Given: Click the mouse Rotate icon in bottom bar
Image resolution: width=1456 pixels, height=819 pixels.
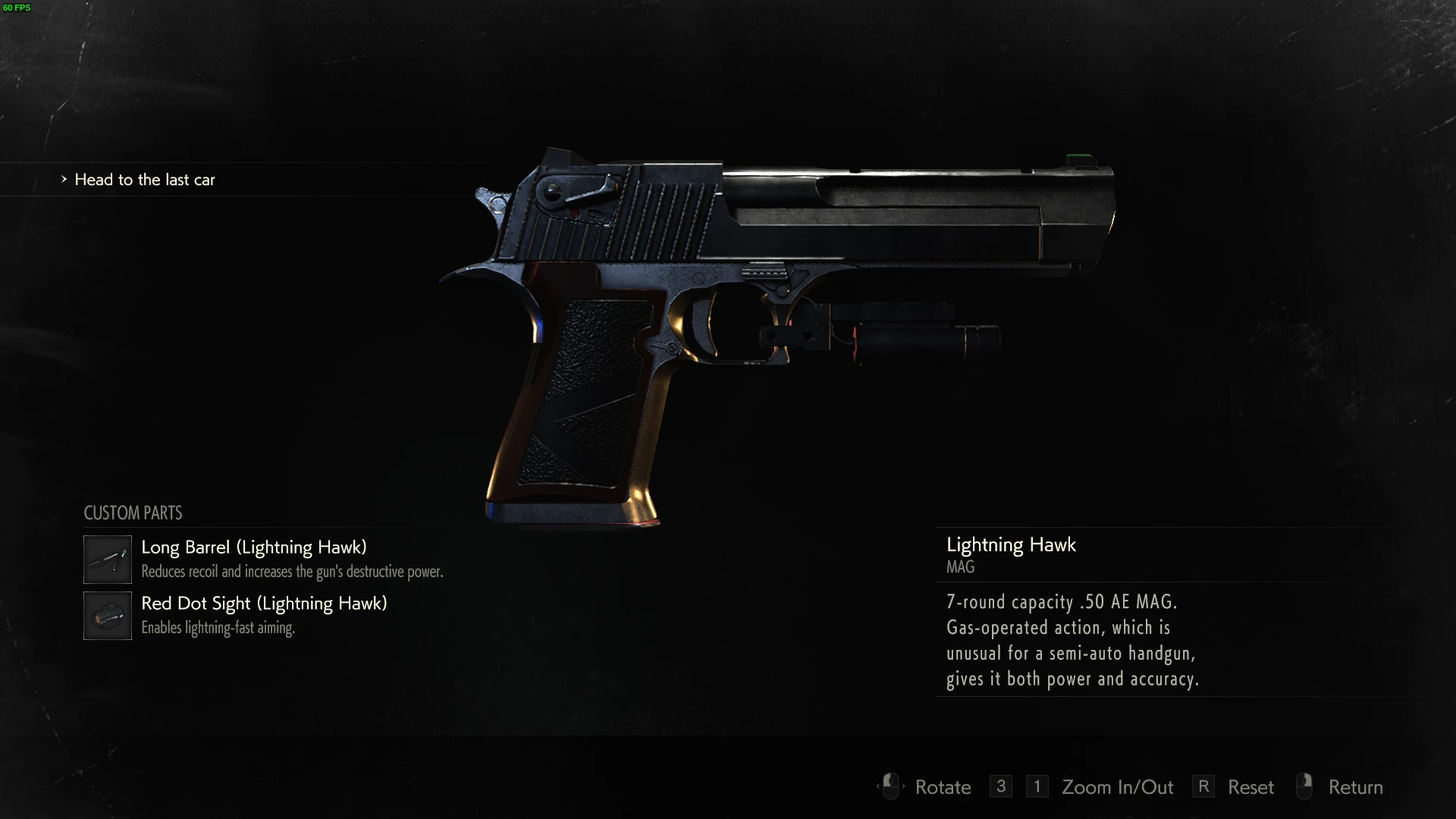Looking at the screenshot, I should (890, 787).
